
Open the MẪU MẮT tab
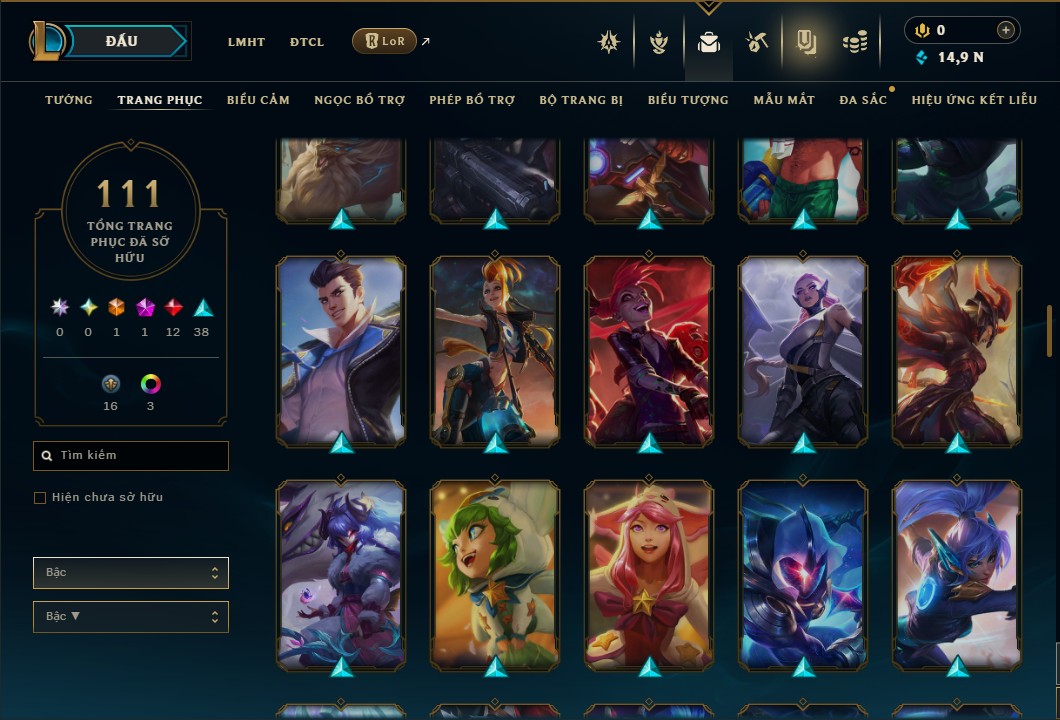(784, 100)
